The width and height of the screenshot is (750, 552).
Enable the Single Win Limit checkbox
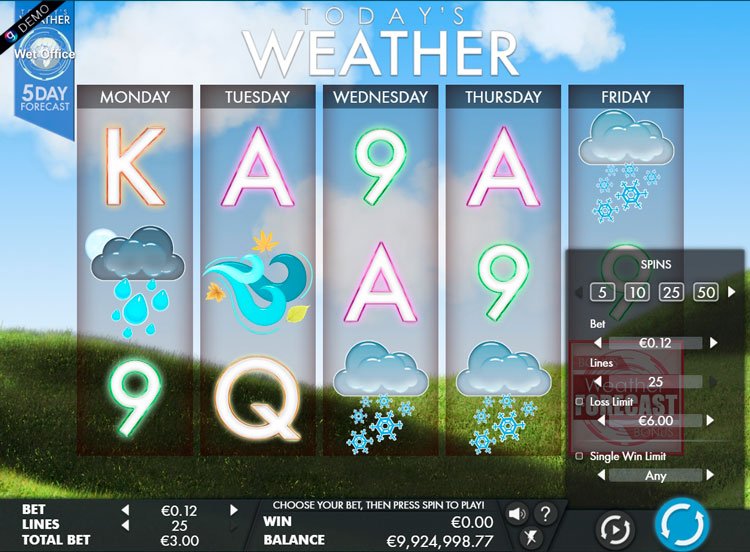click(579, 456)
